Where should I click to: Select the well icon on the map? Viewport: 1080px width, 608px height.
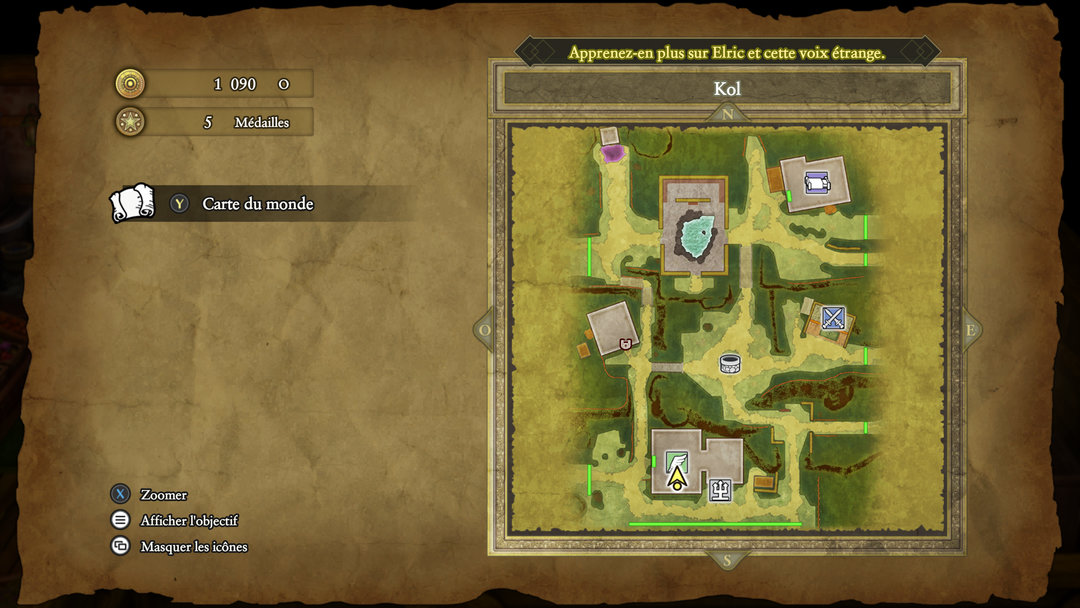point(730,364)
